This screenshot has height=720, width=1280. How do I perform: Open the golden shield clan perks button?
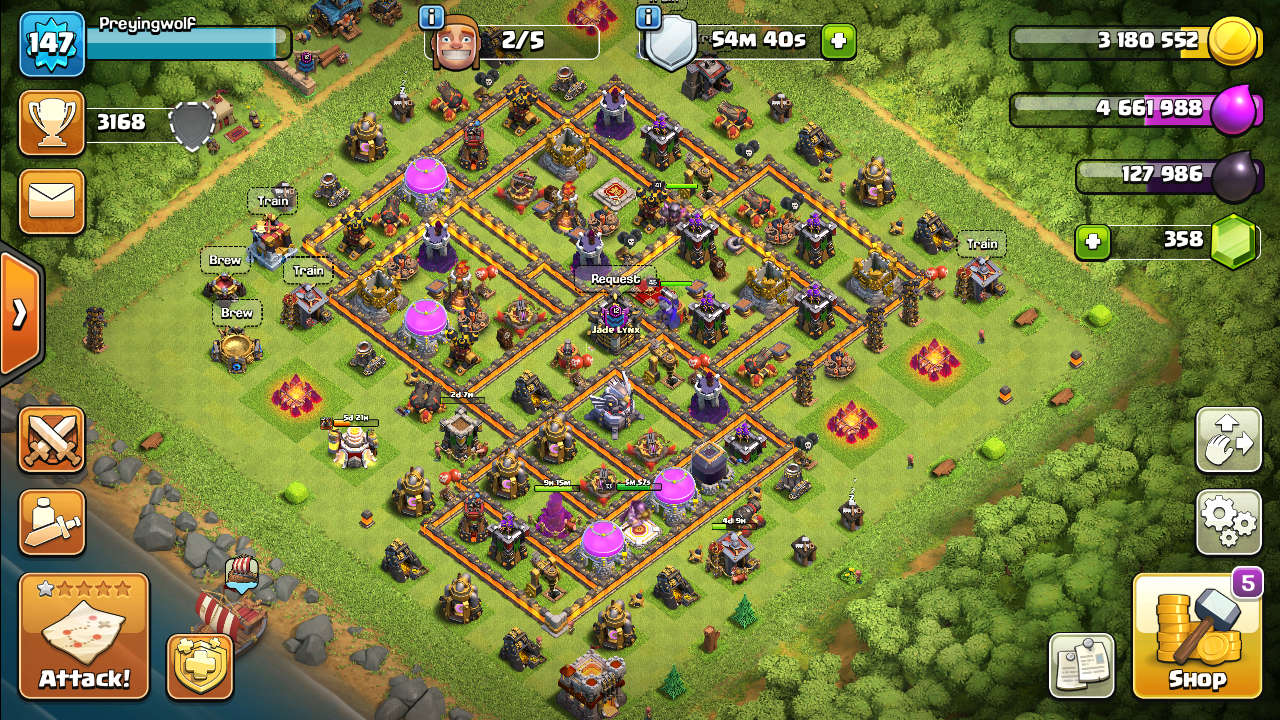point(199,665)
